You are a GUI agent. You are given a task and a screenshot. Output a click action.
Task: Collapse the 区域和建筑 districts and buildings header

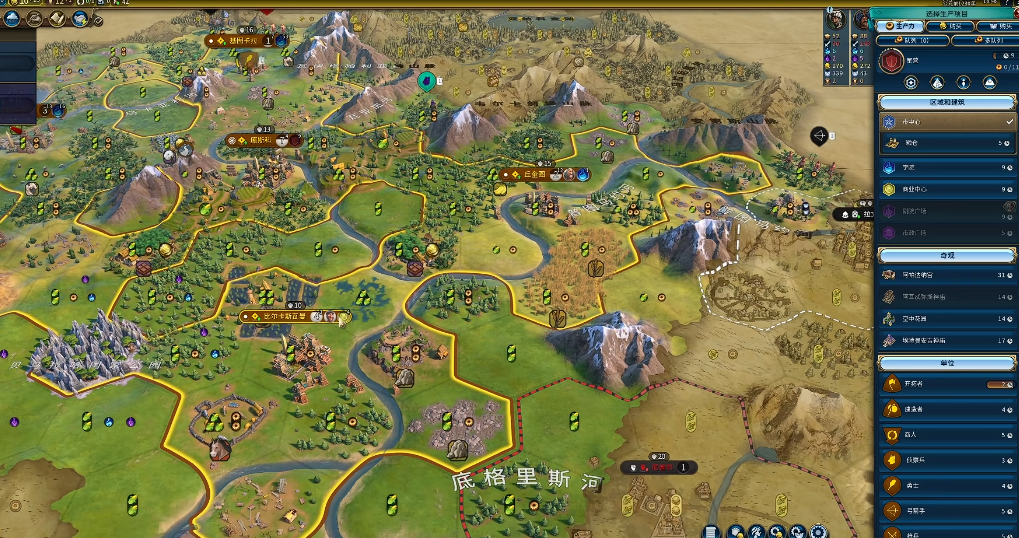pos(946,102)
